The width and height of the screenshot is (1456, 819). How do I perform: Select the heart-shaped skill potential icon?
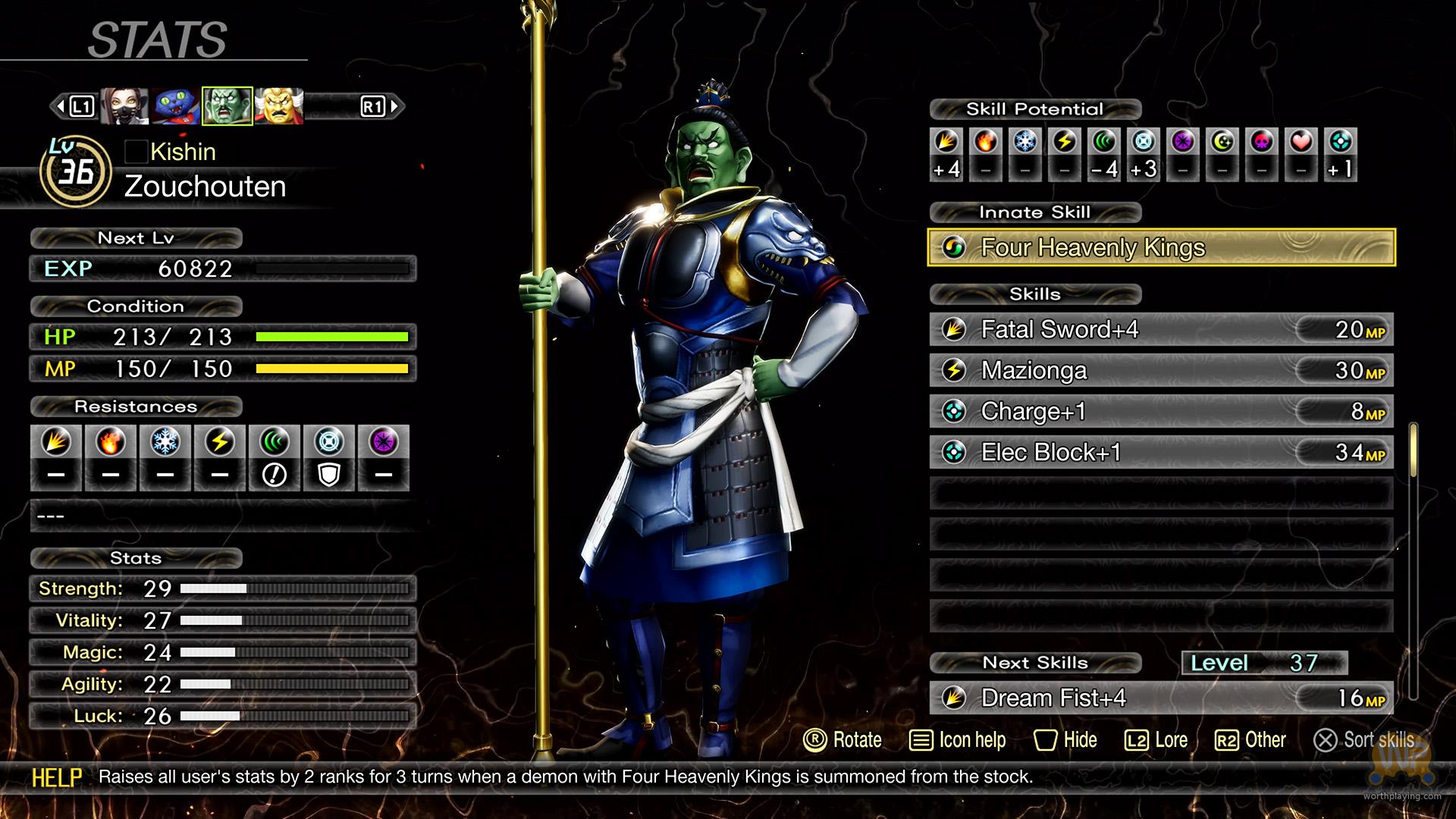(1301, 142)
